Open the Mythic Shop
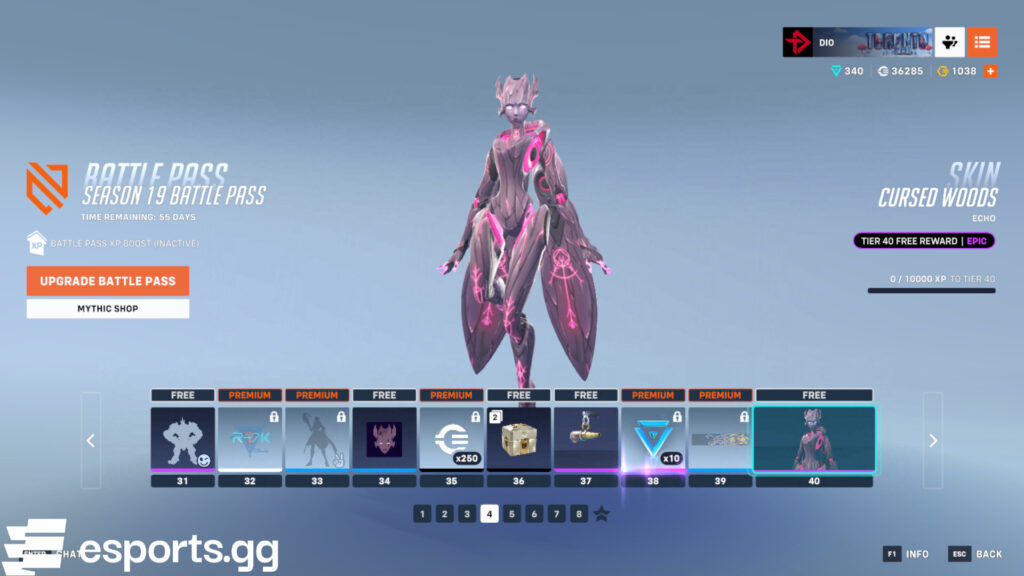 point(108,309)
